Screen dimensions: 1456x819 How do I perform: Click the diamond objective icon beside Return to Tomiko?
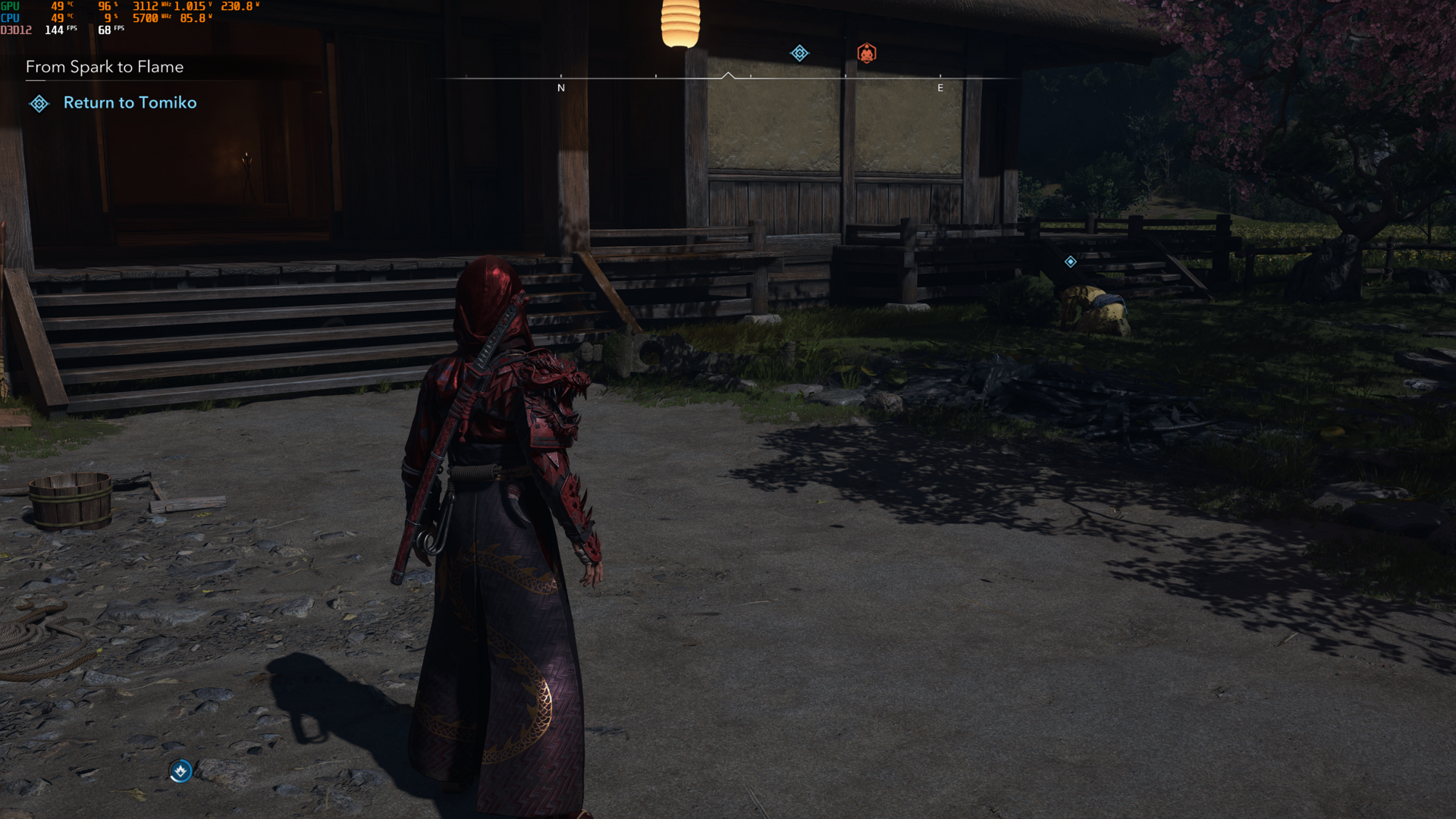(39, 103)
